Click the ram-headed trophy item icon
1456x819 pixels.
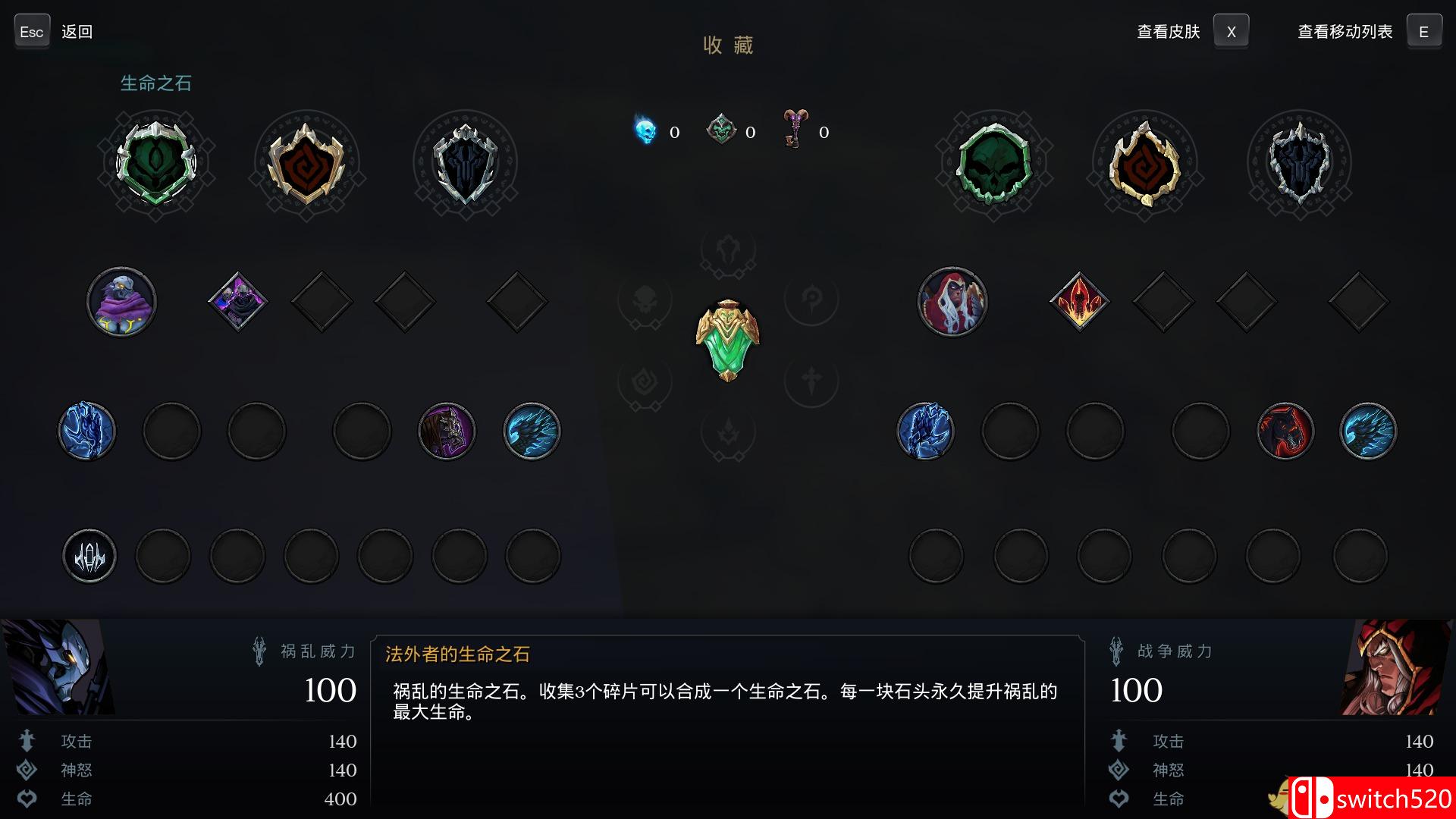793,131
